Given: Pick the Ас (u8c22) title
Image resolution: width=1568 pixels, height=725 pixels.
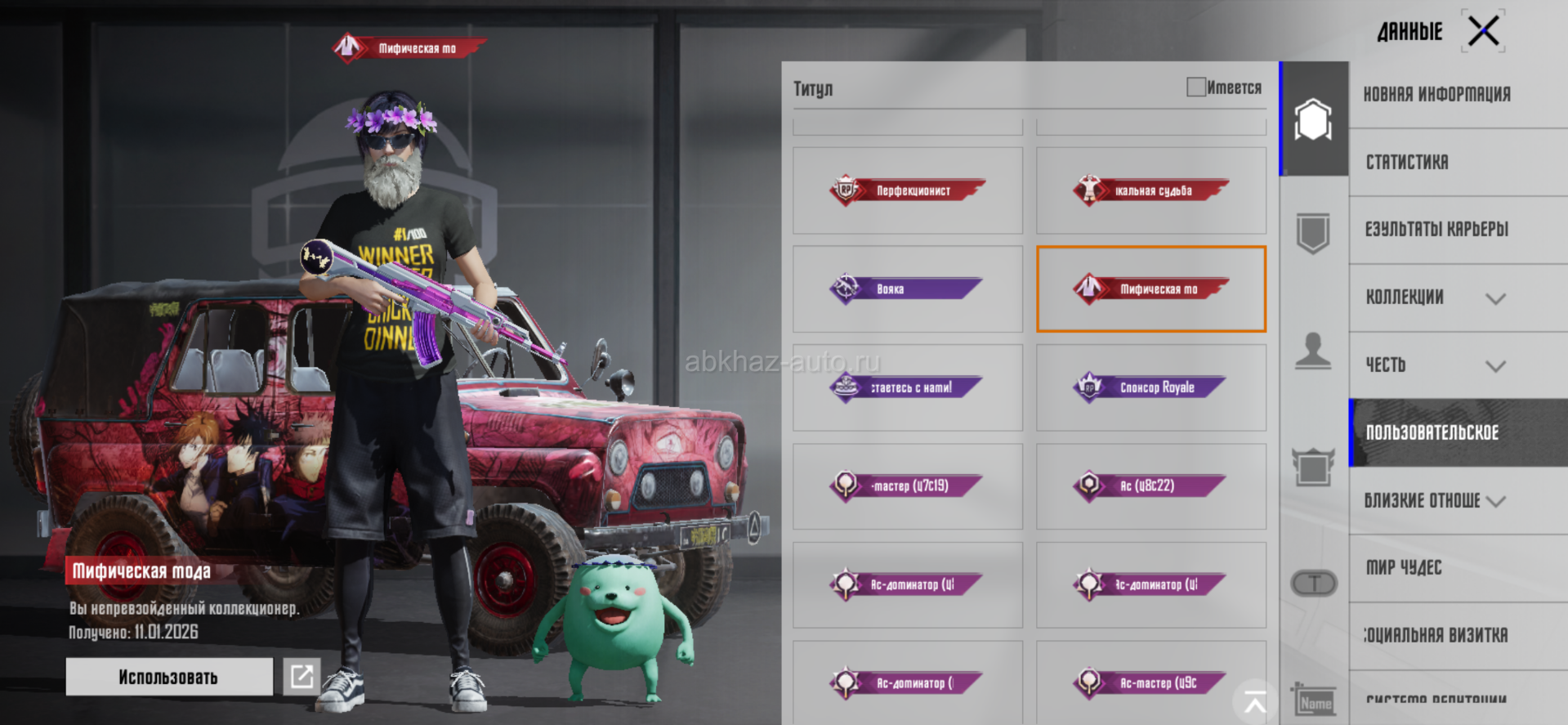Looking at the screenshot, I should coord(1150,486).
